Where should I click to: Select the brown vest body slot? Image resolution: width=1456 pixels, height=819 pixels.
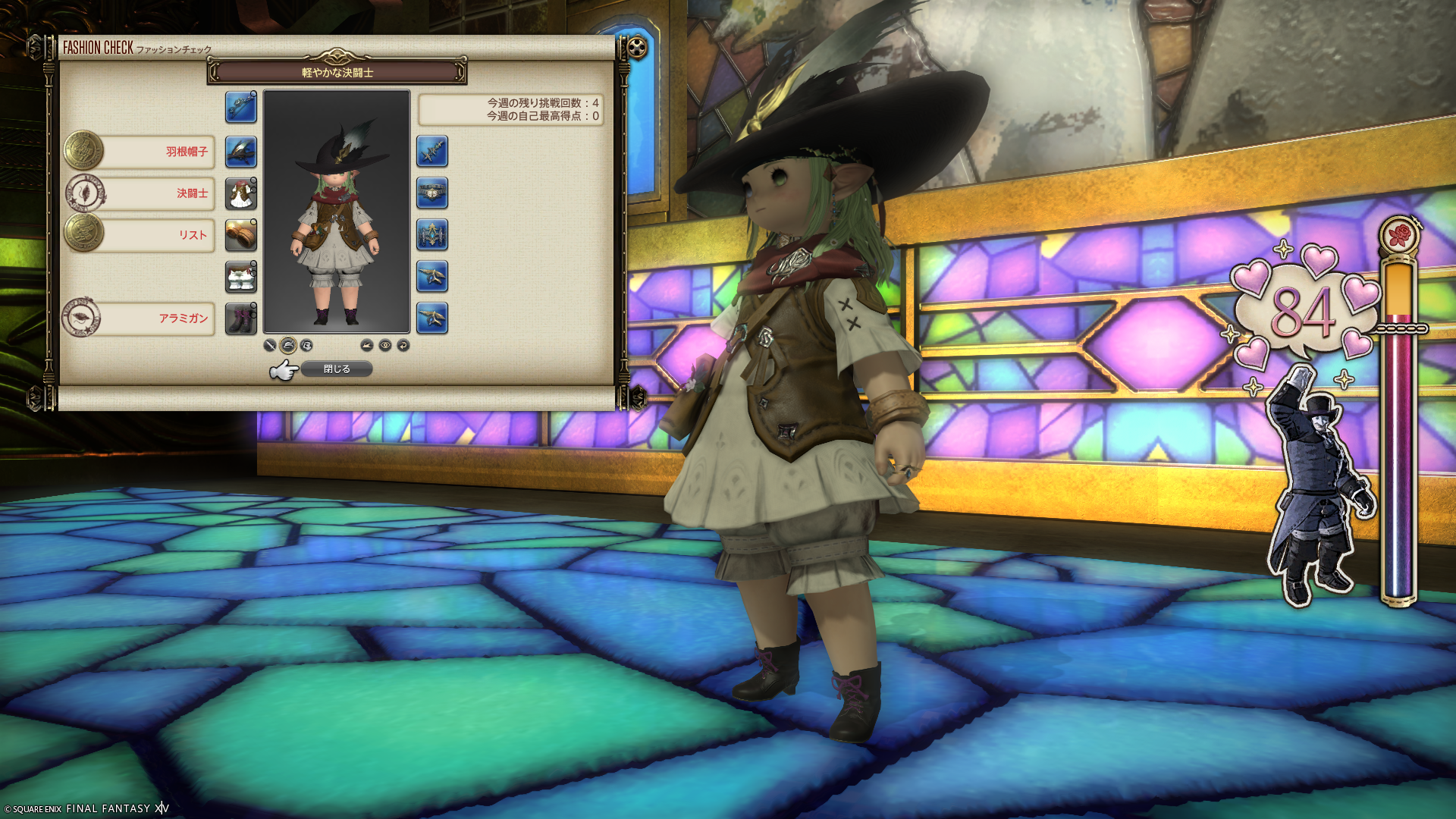point(241,193)
